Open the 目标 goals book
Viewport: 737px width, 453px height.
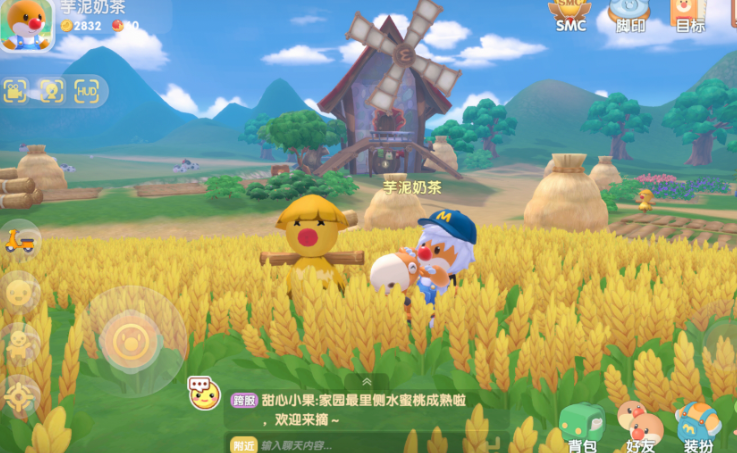pyautogui.click(x=690, y=14)
